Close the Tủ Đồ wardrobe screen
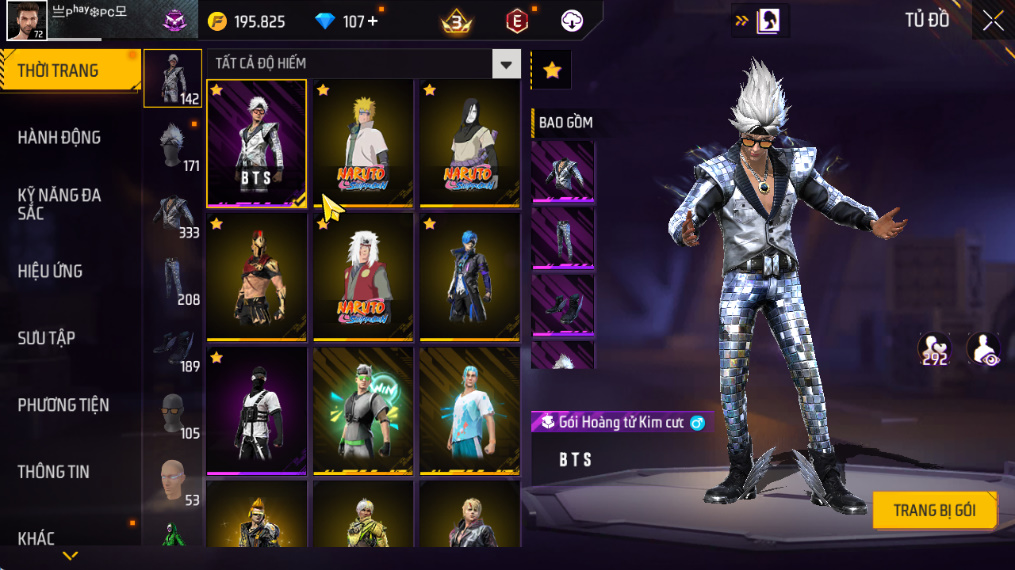Image resolution: width=1015 pixels, height=570 pixels. coord(992,21)
